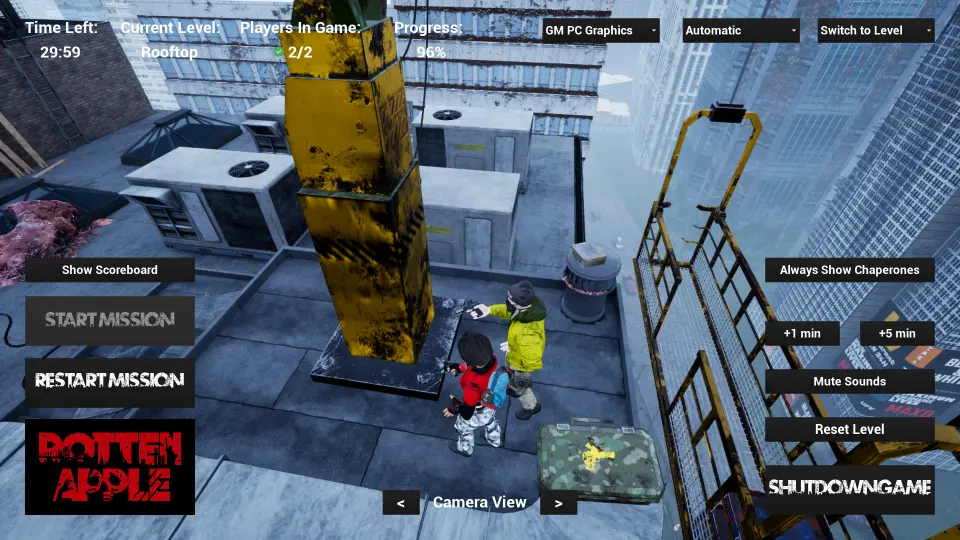Open the Switch to Level dropdown

point(875,30)
